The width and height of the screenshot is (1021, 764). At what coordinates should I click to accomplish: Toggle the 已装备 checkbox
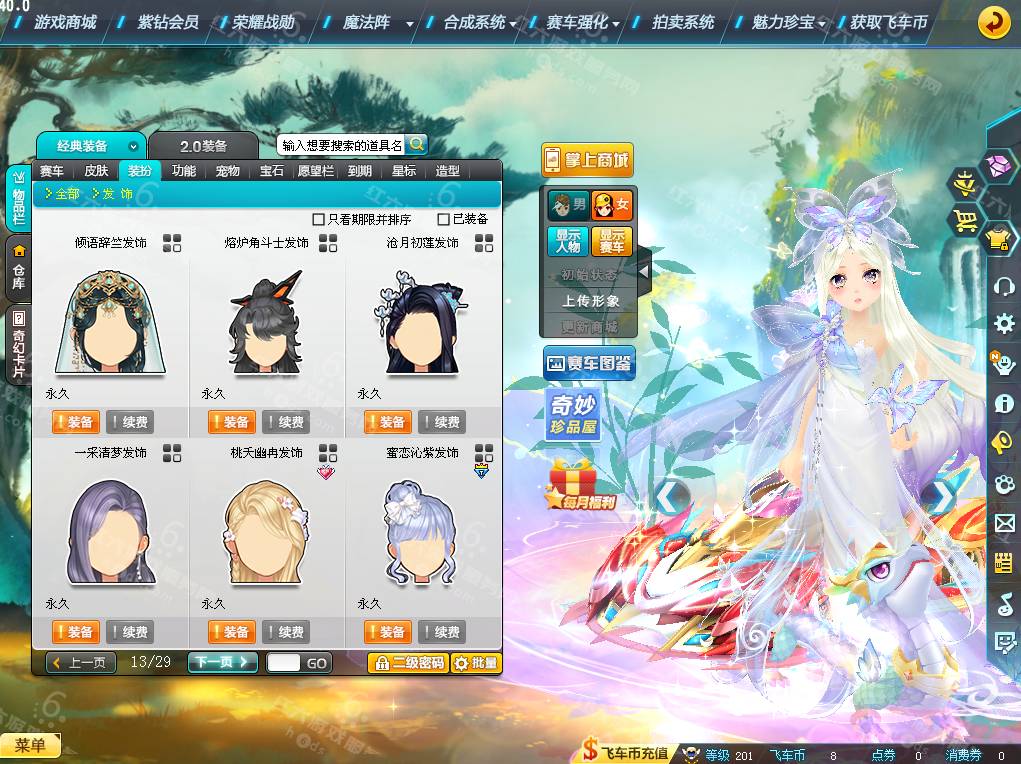pyautogui.click(x=444, y=219)
